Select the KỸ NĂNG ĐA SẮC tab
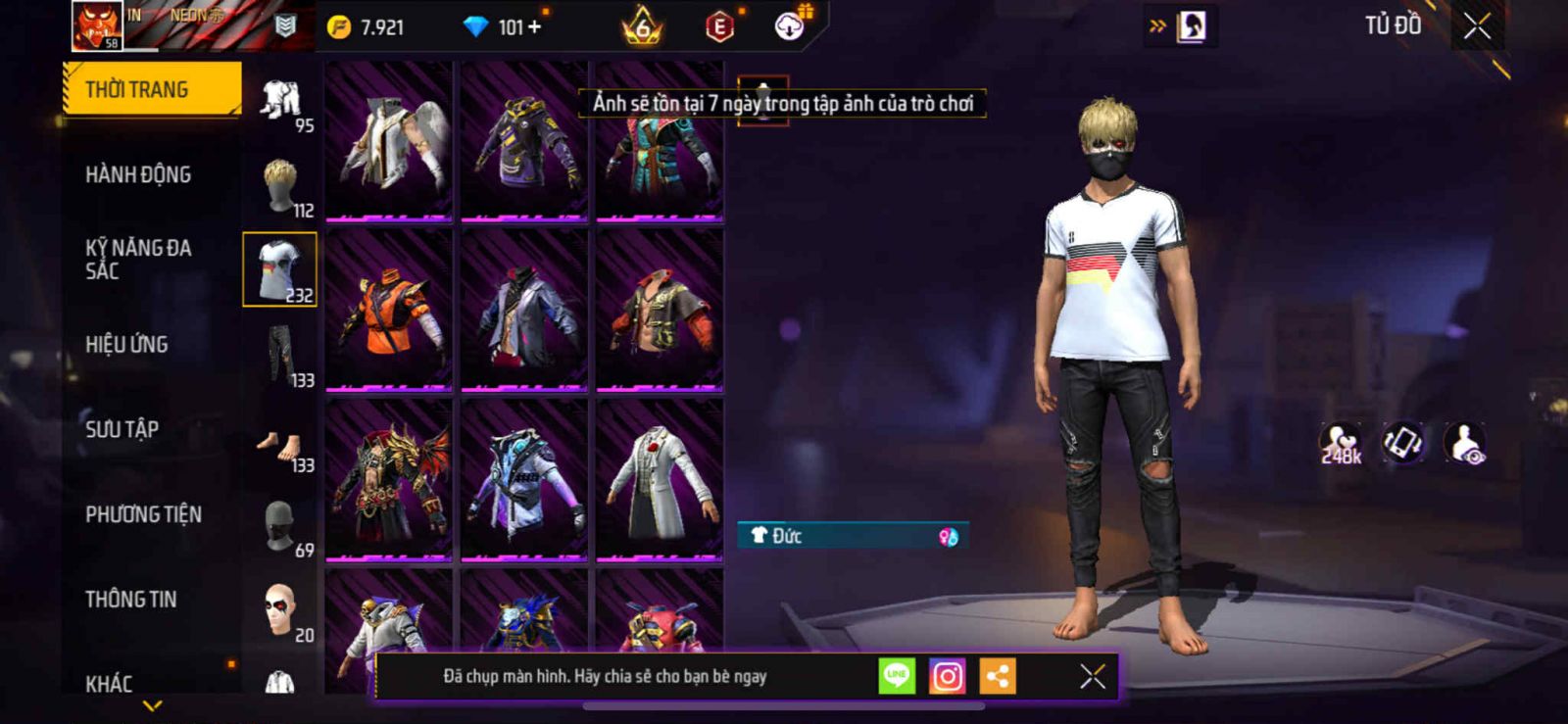Viewport: 1568px width, 724px height. coord(138,259)
